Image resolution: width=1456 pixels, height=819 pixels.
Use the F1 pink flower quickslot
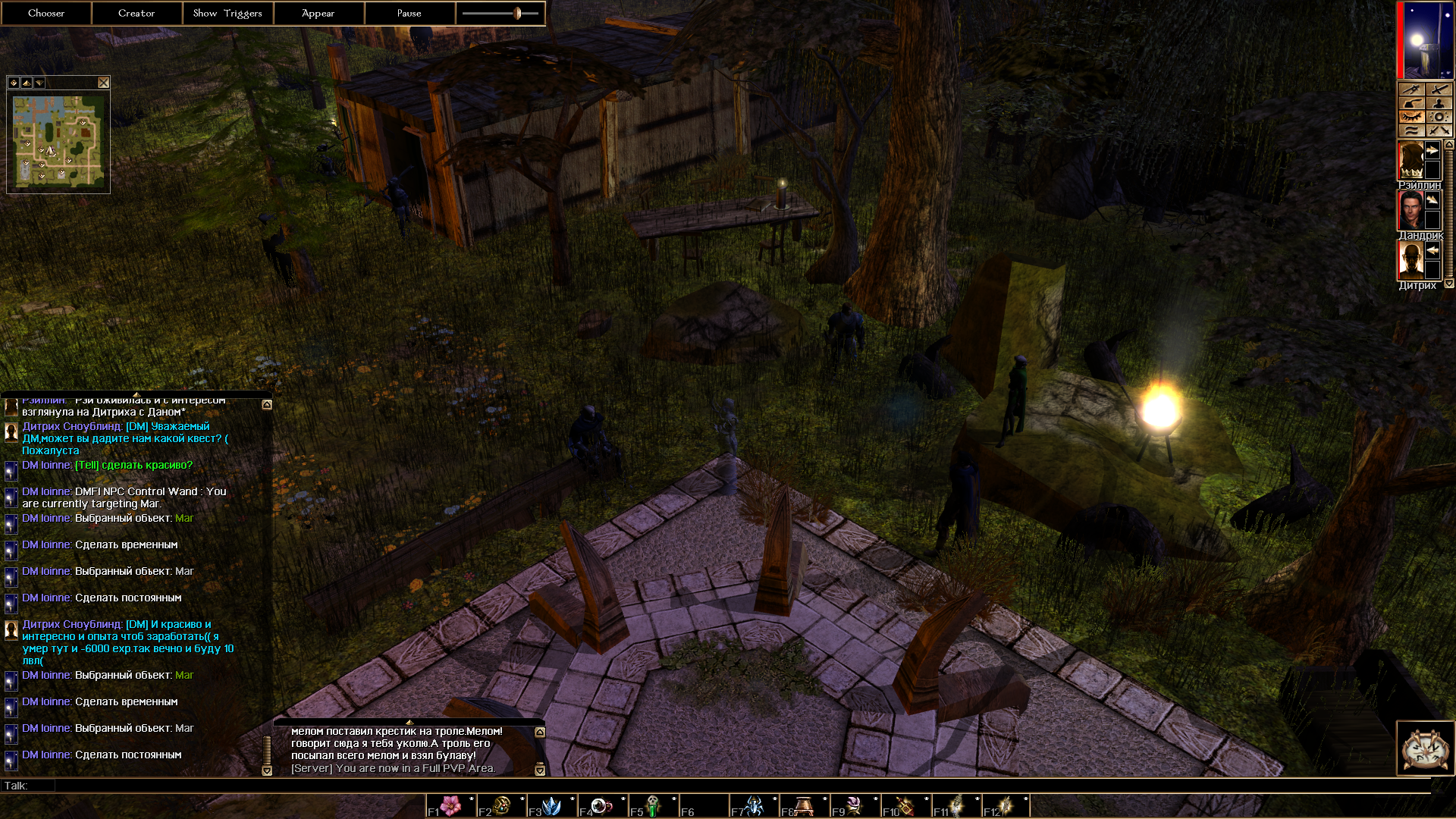(x=451, y=805)
